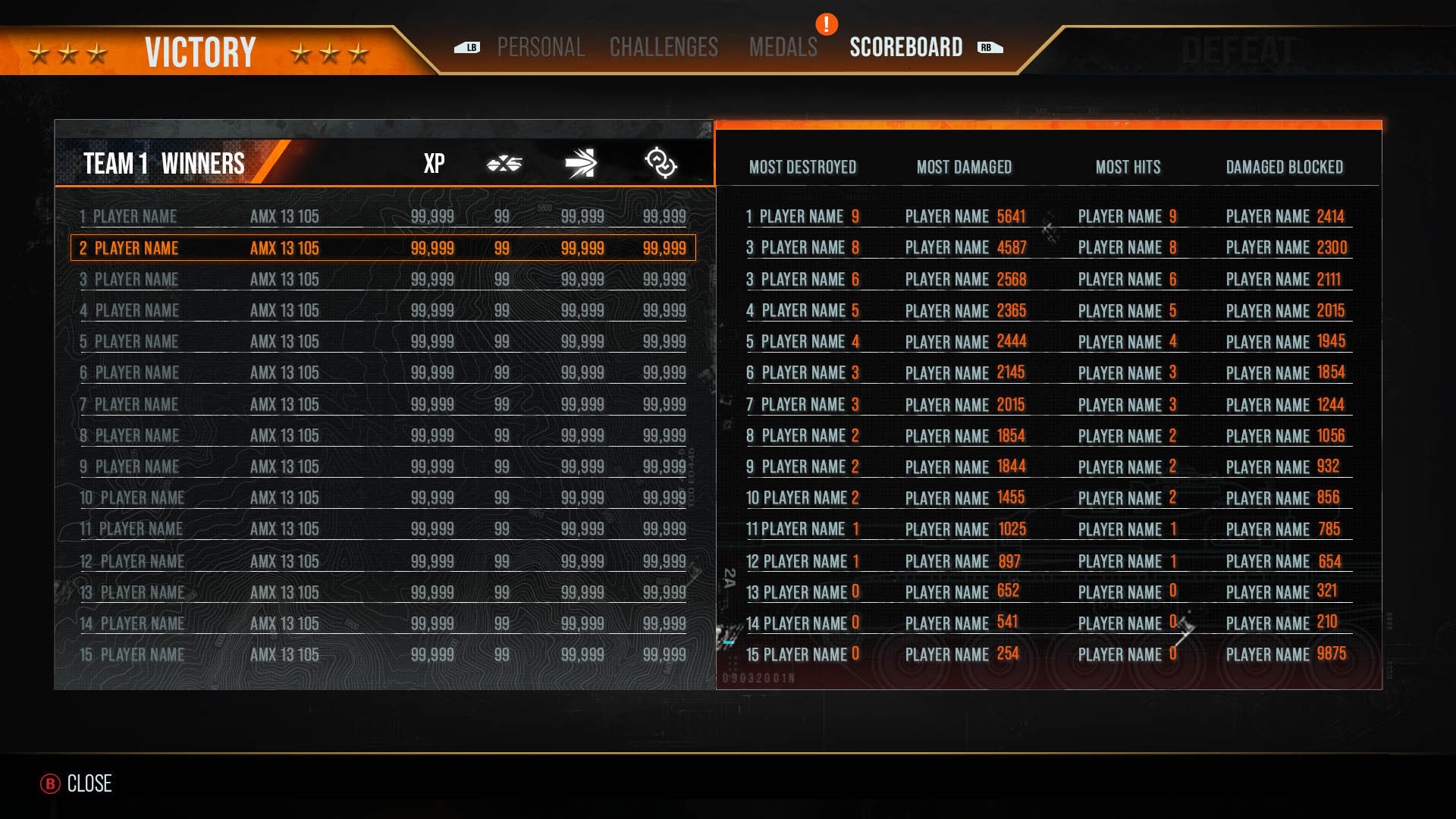Sort by the linked rings icon column
1456x819 pixels.
(x=661, y=163)
